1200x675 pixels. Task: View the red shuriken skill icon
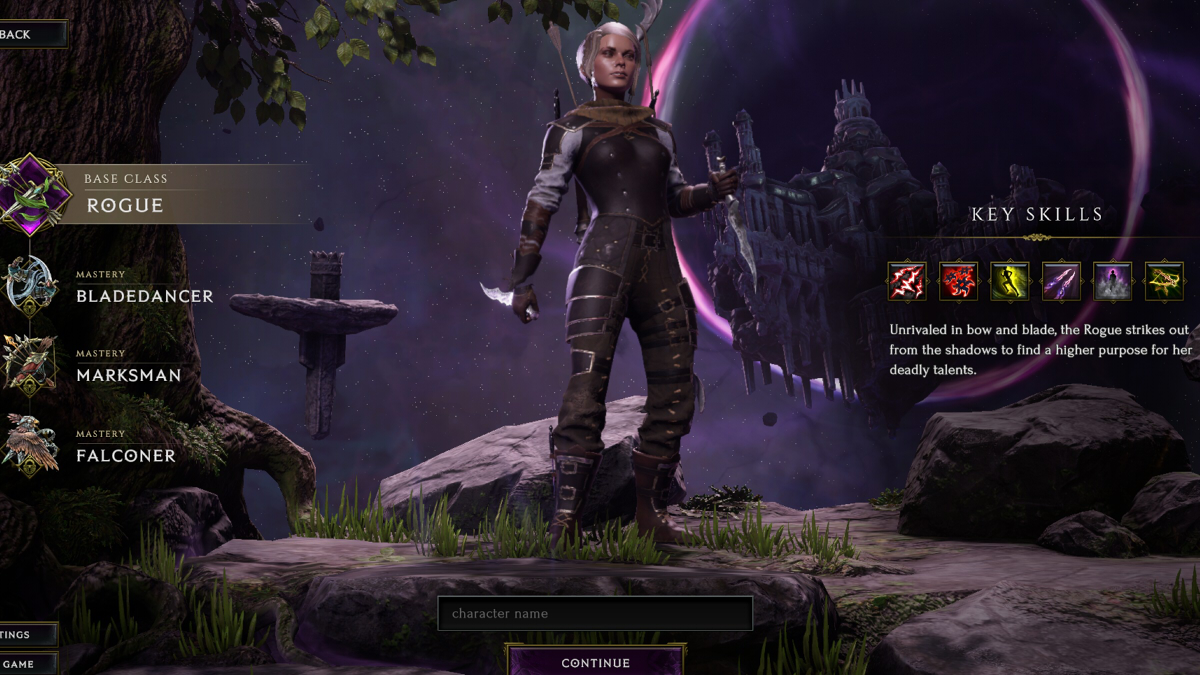(x=958, y=282)
